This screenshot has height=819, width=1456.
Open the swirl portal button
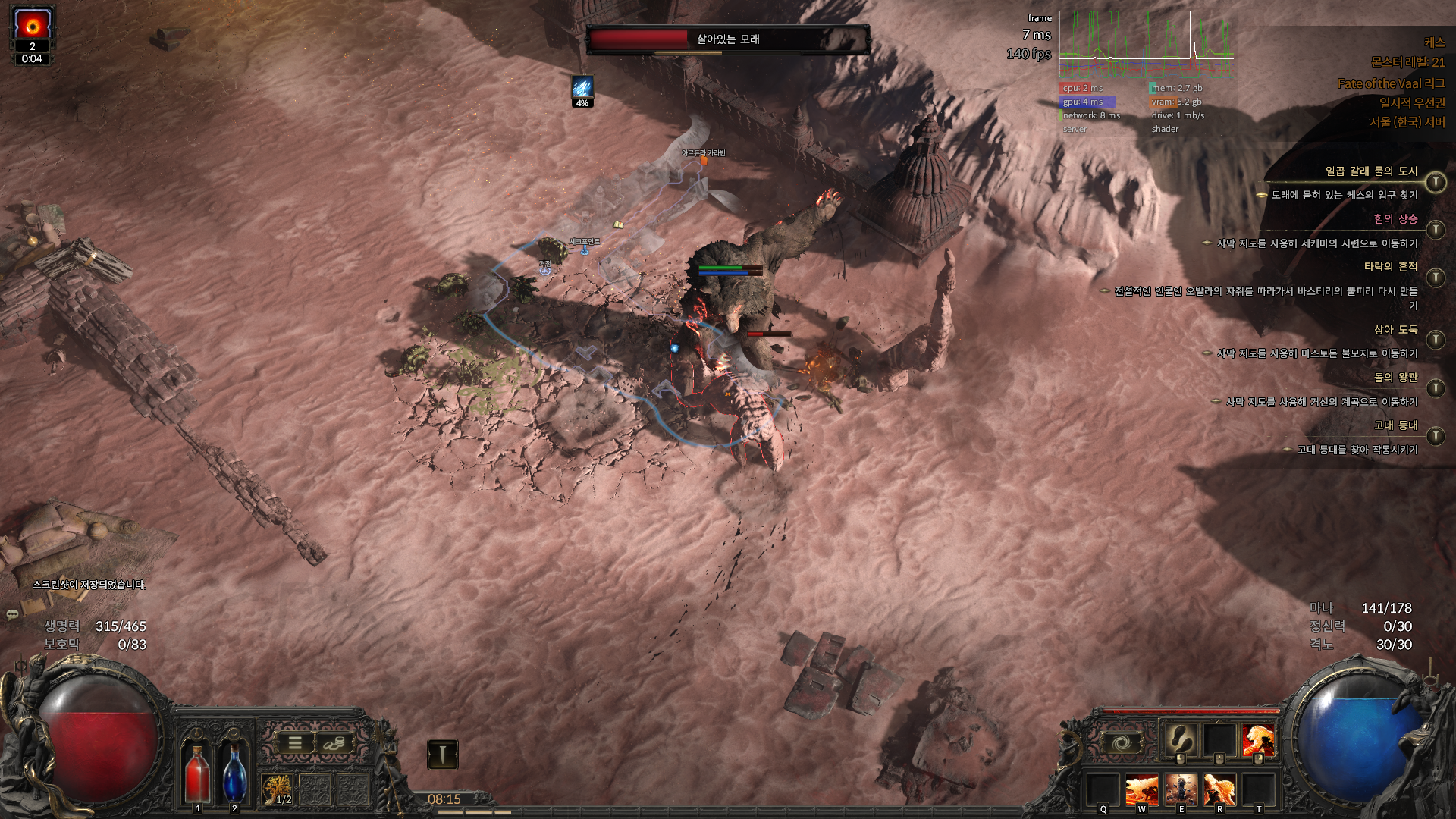1121,742
